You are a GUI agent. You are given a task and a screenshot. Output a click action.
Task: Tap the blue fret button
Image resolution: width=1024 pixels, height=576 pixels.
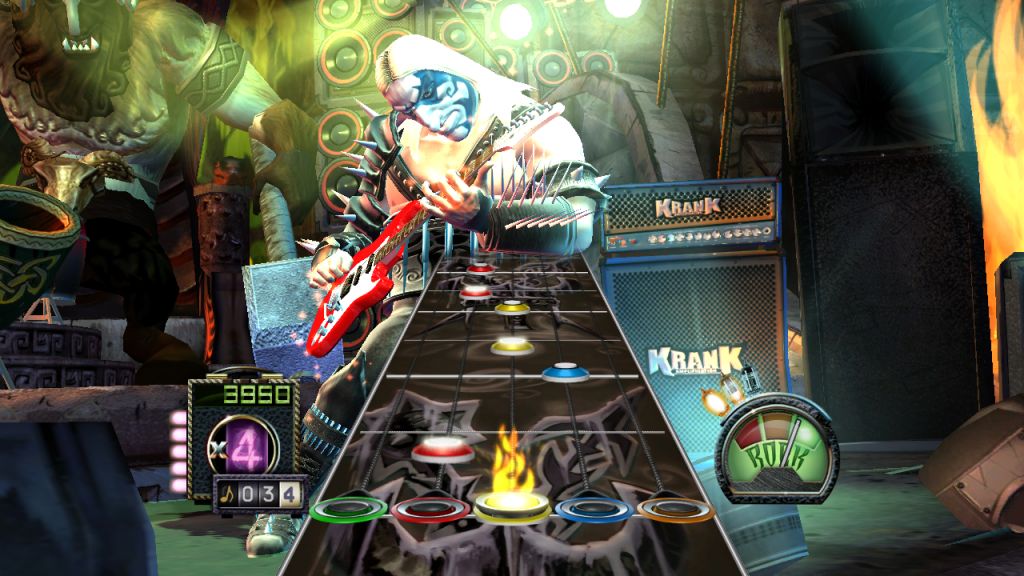(x=594, y=509)
